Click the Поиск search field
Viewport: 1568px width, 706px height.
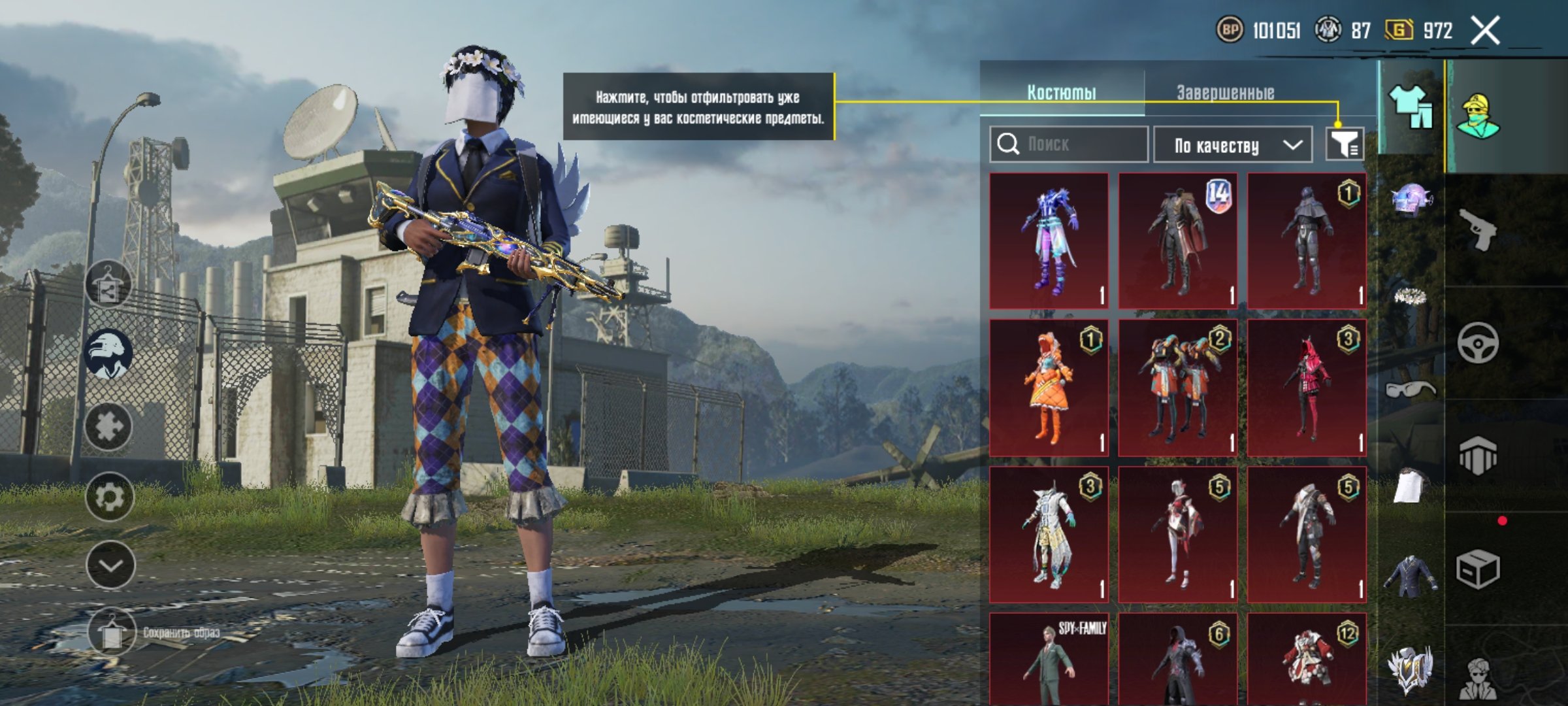(1069, 144)
